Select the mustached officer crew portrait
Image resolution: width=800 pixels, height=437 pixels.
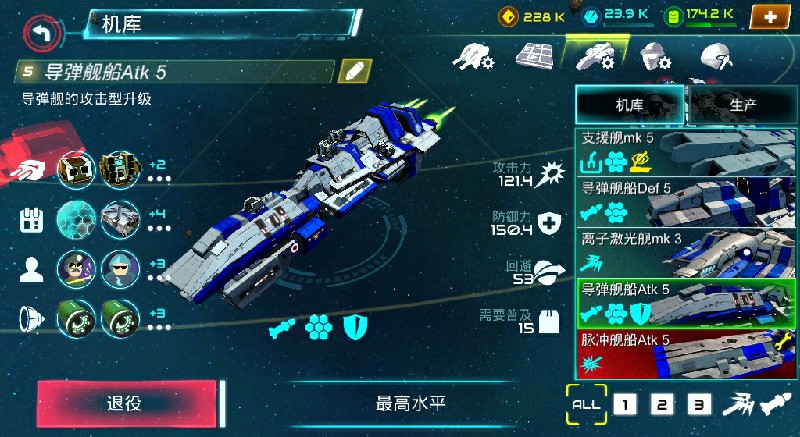(76, 268)
